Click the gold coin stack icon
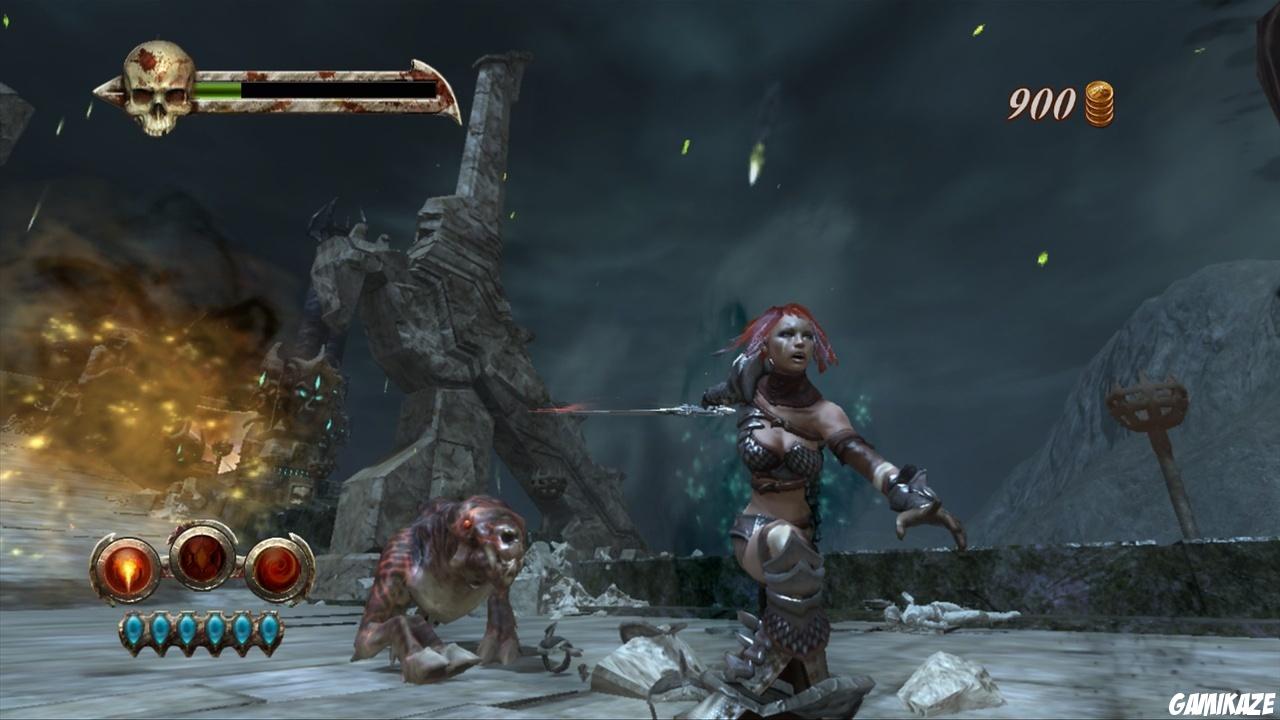 [x=1099, y=104]
